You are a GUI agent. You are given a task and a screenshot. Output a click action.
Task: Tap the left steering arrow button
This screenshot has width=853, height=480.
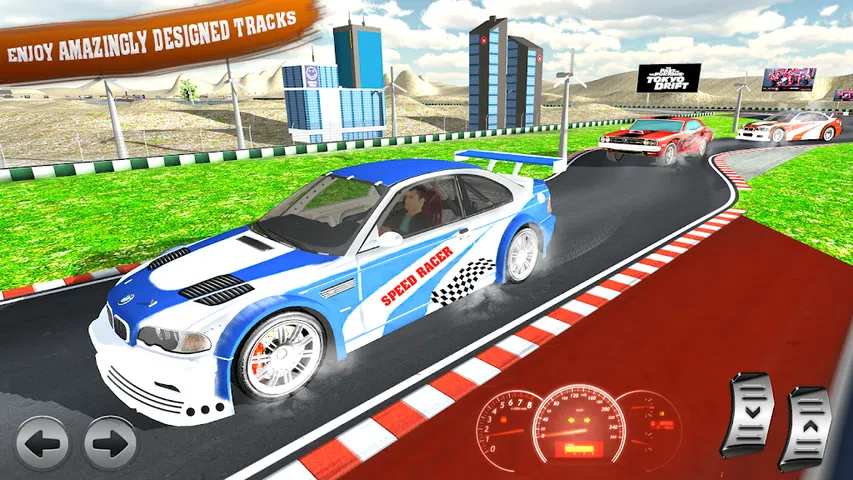42,442
